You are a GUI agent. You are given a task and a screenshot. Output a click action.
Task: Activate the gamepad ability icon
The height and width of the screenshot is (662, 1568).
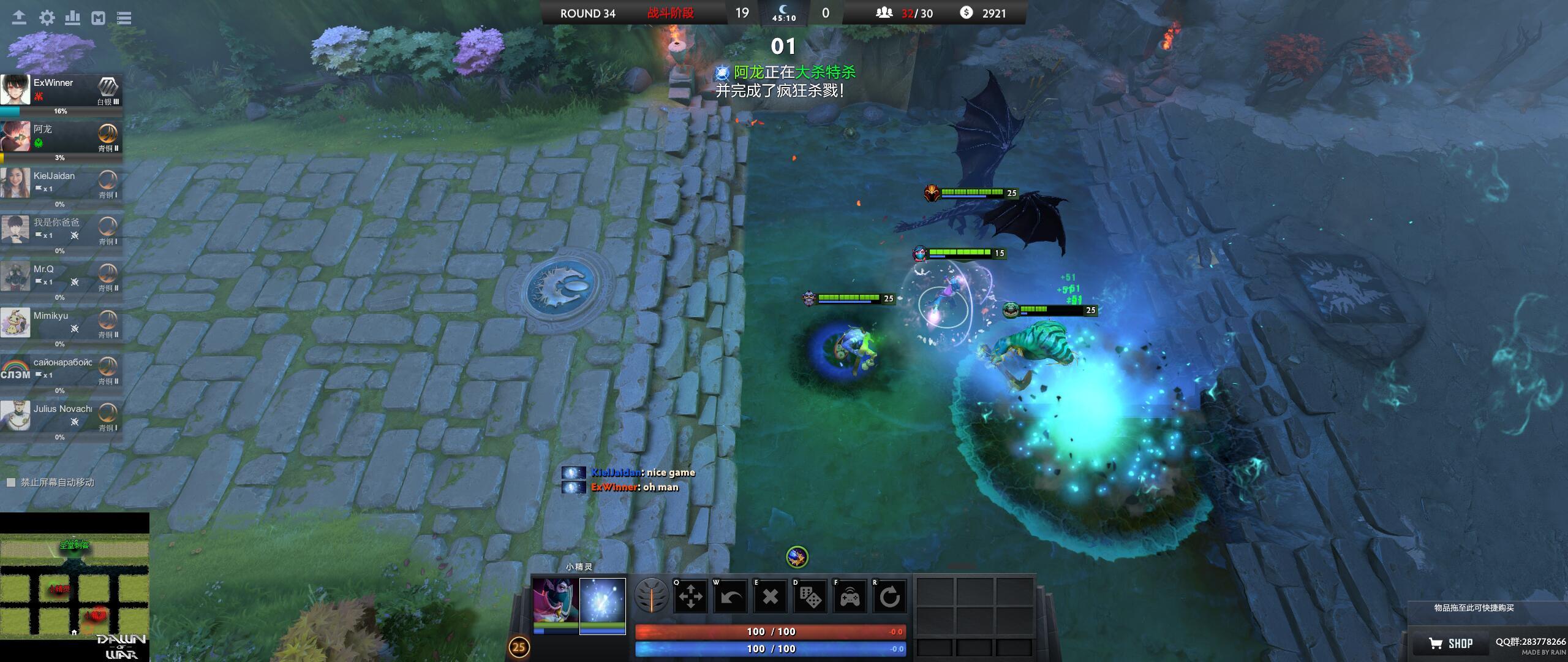click(x=850, y=596)
